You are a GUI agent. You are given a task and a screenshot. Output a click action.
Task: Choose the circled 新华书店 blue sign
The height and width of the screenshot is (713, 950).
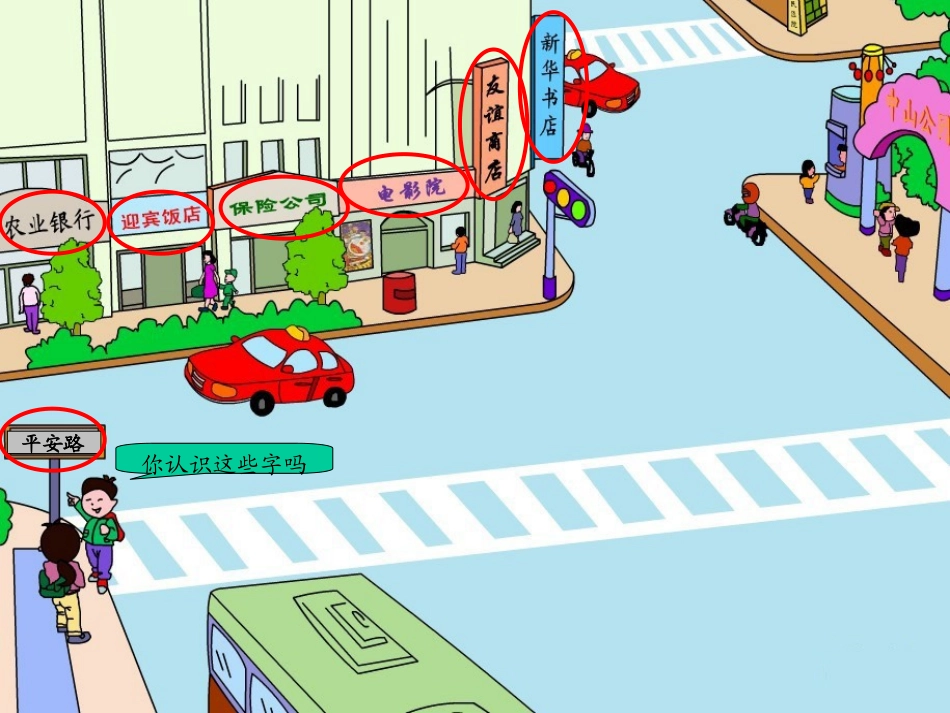tap(549, 86)
